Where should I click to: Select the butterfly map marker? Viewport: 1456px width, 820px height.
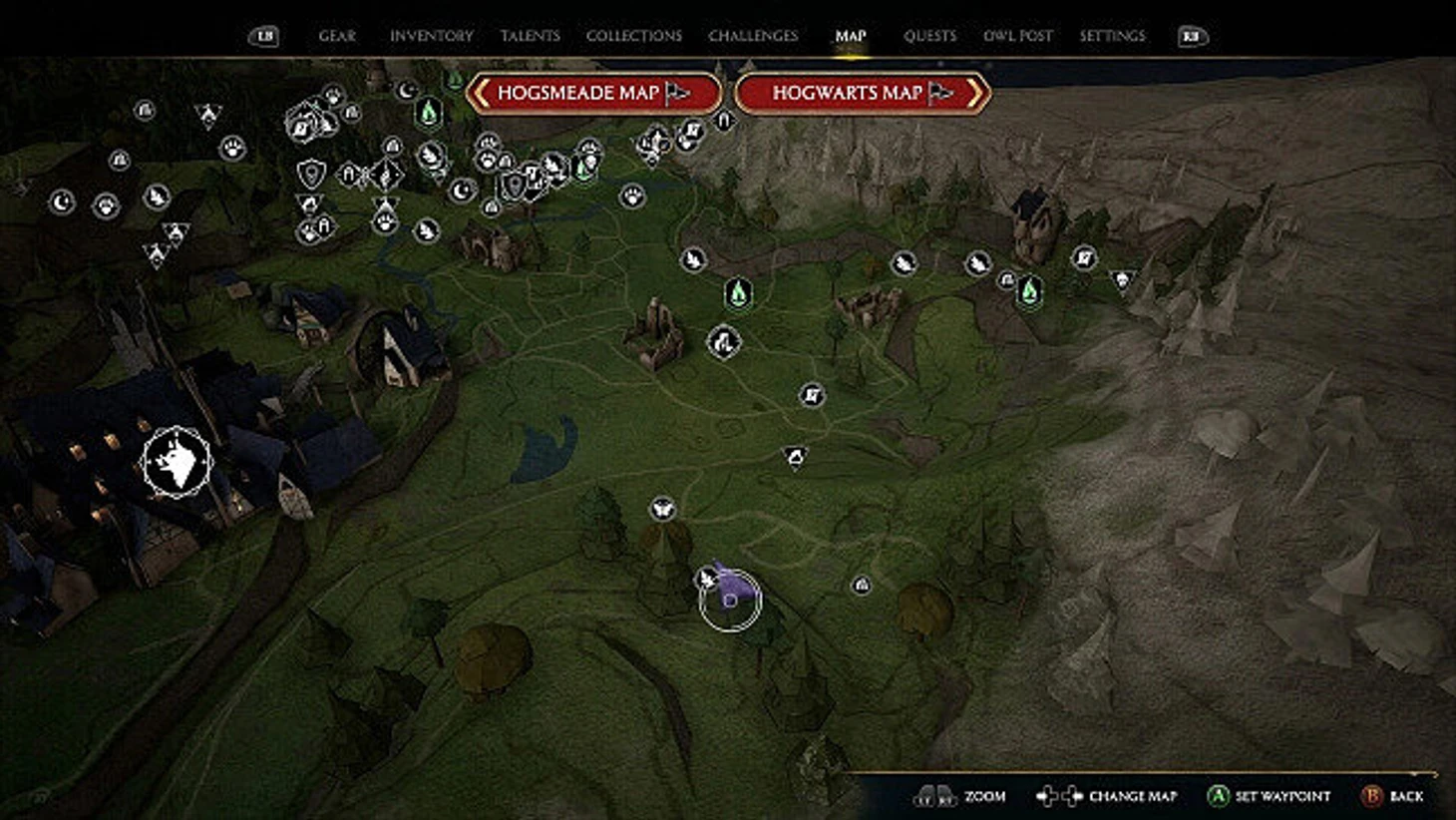[662, 510]
